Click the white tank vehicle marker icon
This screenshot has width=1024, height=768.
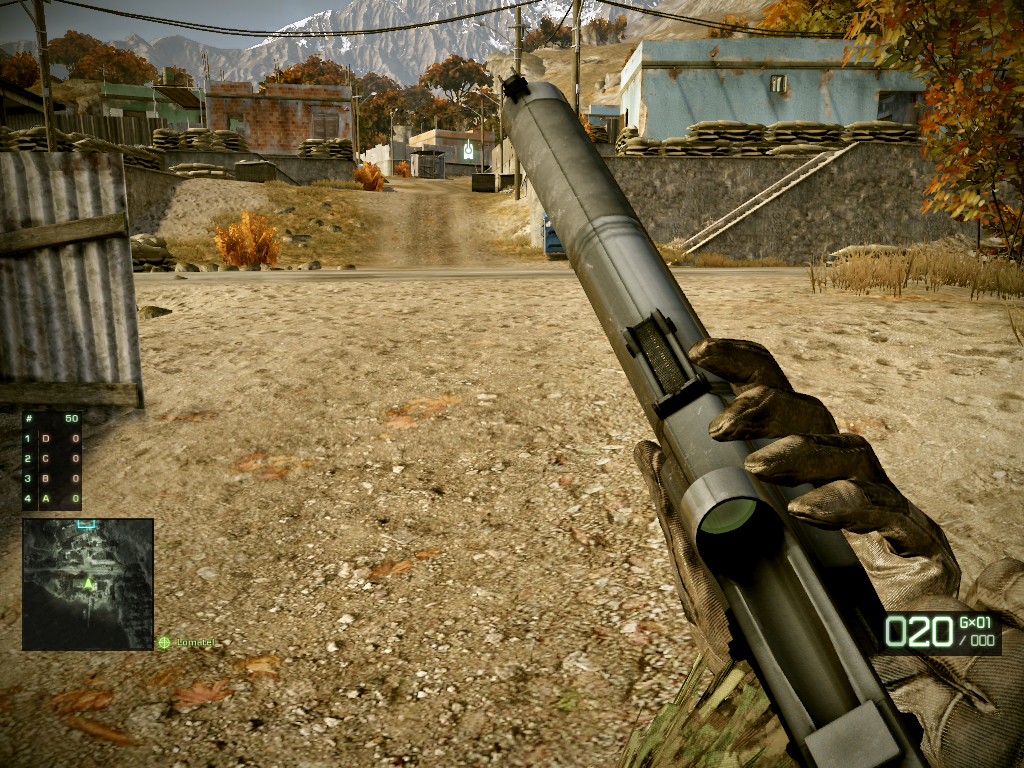[467, 152]
